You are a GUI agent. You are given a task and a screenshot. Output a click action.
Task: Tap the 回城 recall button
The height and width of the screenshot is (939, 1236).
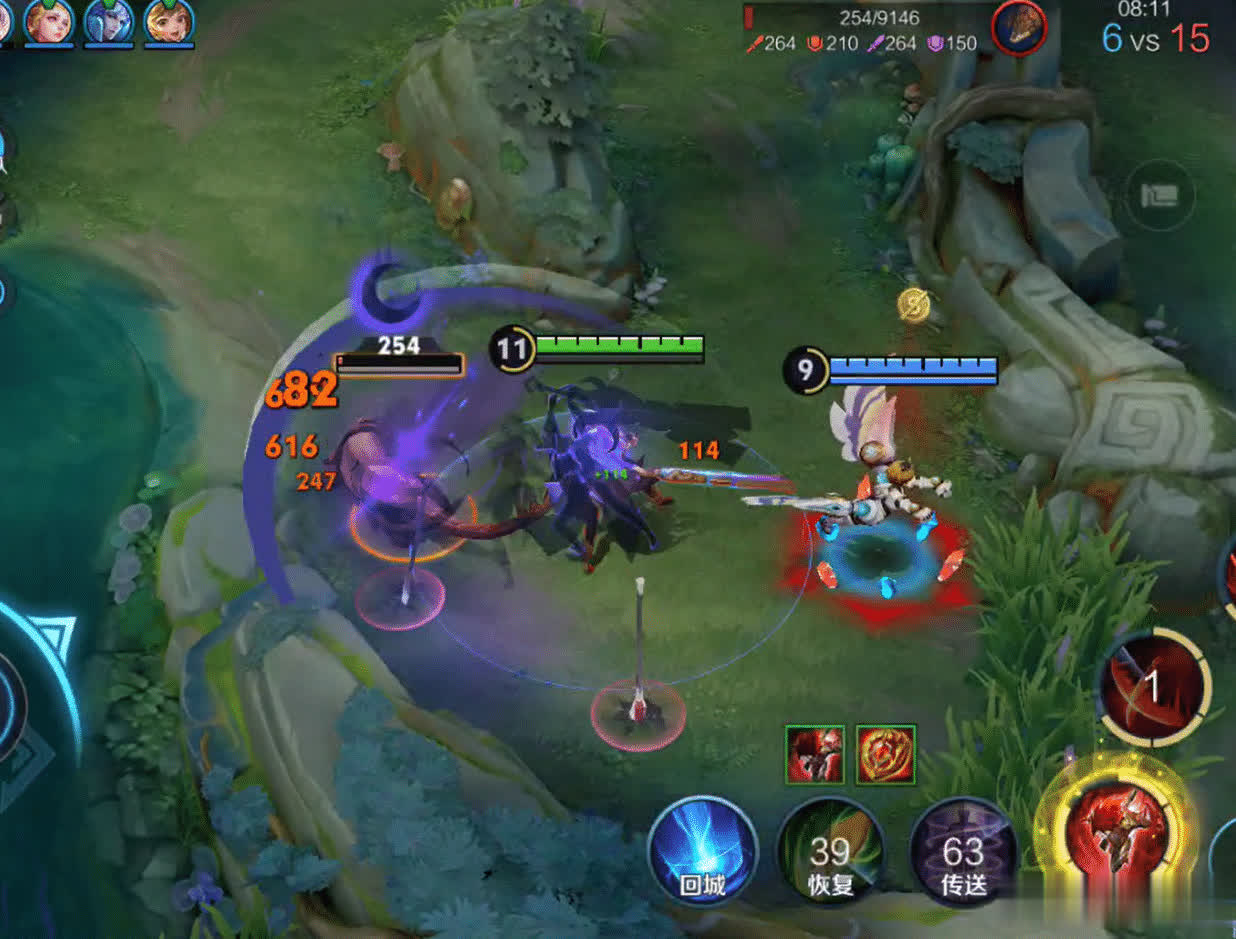702,852
